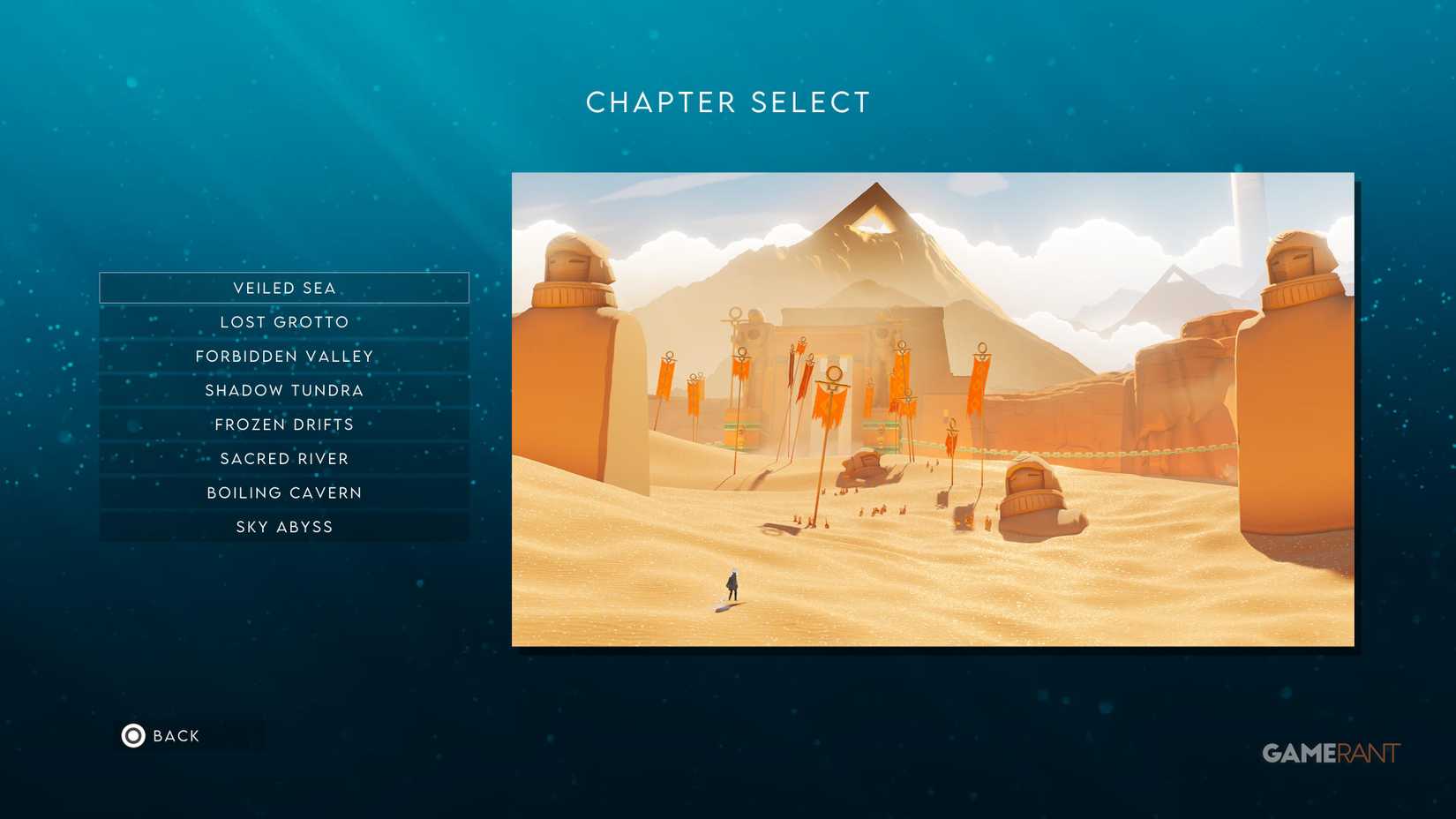Image resolution: width=1456 pixels, height=819 pixels.
Task: Choose Lost Grotto from the chapter list
Action: pyautogui.click(x=284, y=321)
